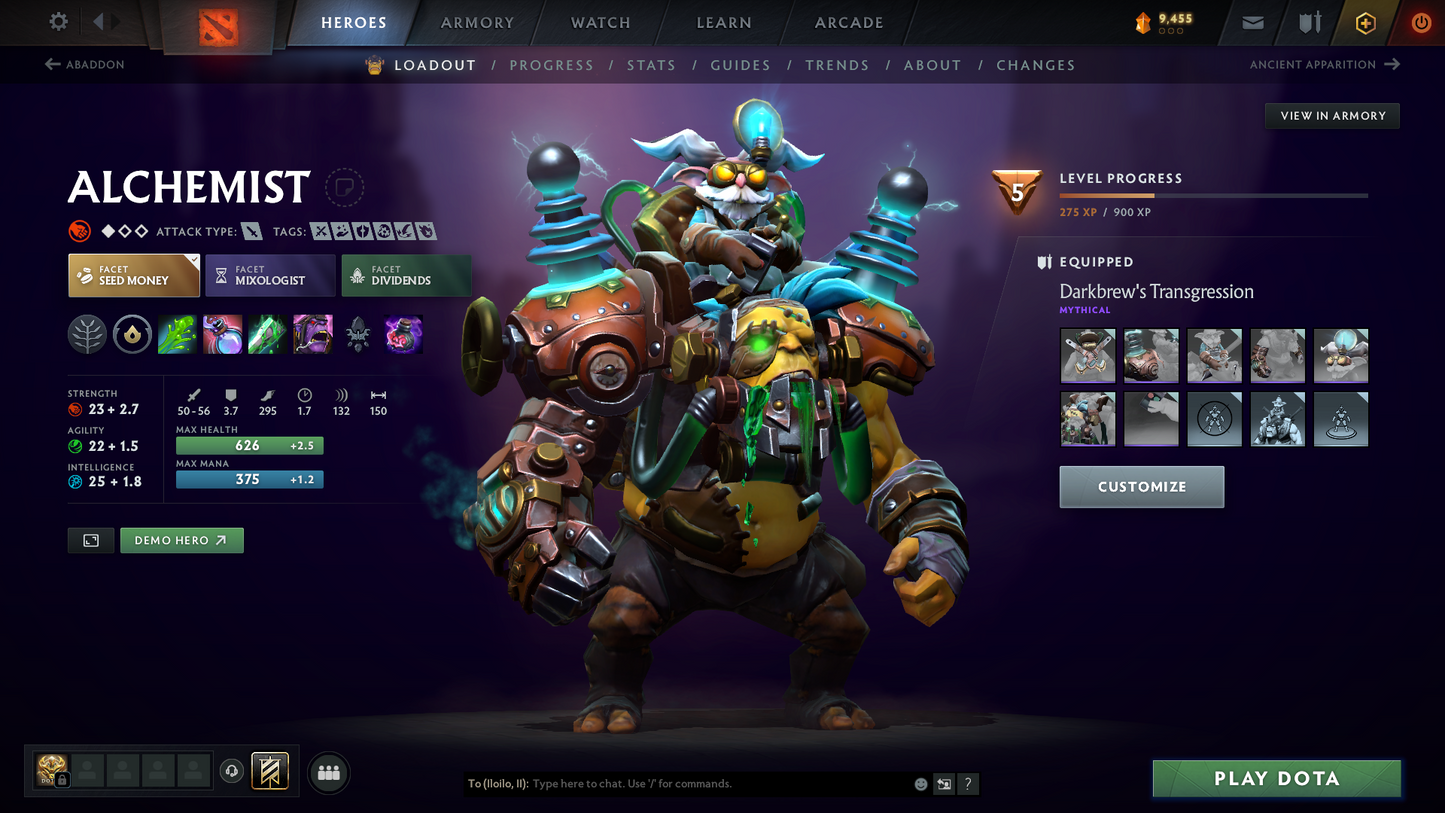Viewport: 1445px width, 813px height.
Task: Open the mail inbox icon
Action: 1252,23
